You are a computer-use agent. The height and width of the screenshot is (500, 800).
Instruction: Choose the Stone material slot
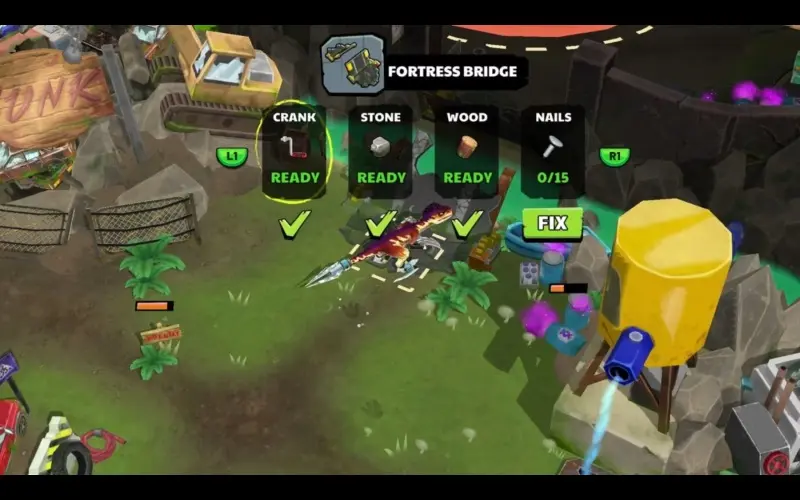381,150
